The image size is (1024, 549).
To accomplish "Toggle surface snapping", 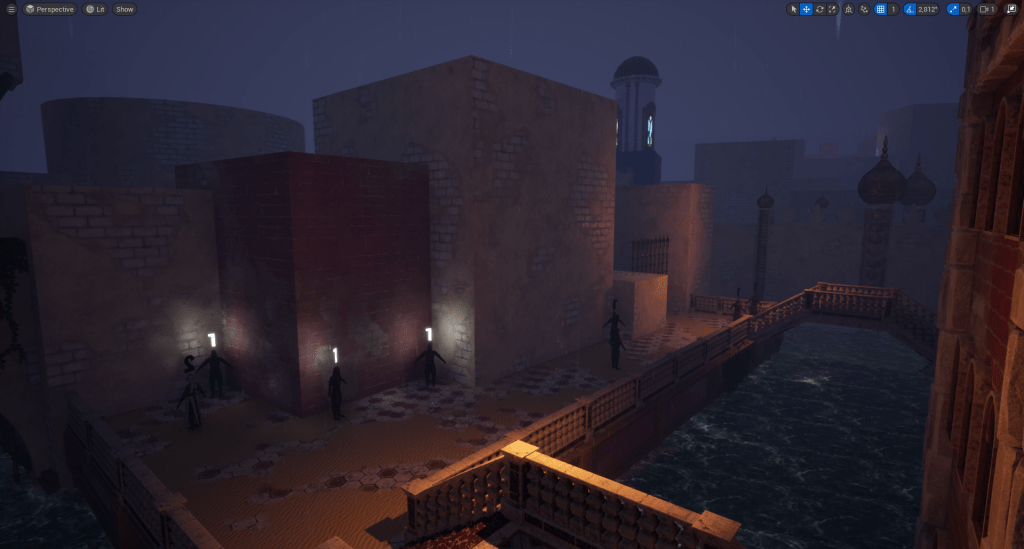I will pos(864,9).
